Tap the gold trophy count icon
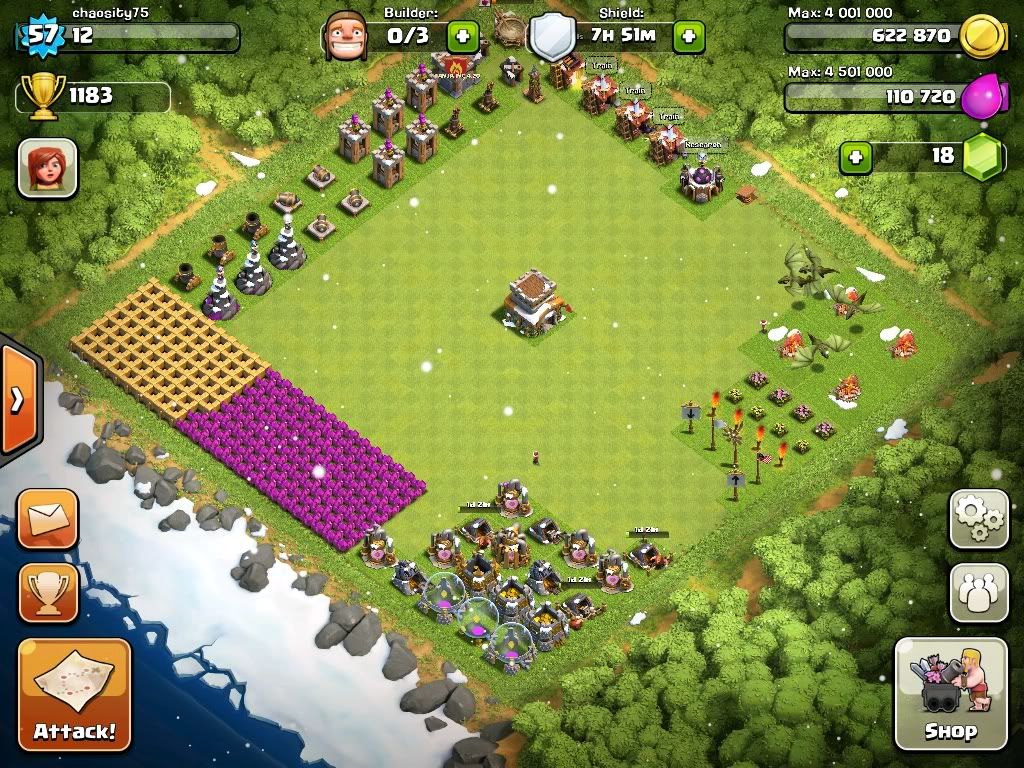The width and height of the screenshot is (1024, 768). 41,97
